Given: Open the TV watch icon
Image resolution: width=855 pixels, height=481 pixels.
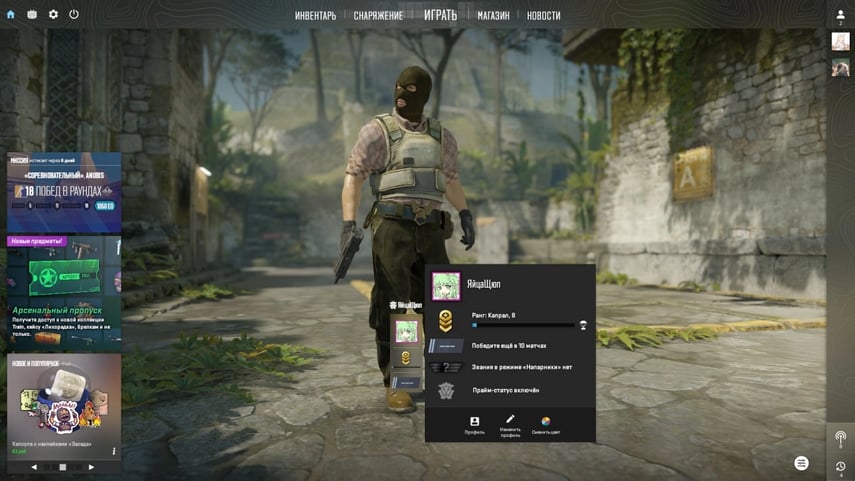Looking at the screenshot, I should [x=32, y=15].
